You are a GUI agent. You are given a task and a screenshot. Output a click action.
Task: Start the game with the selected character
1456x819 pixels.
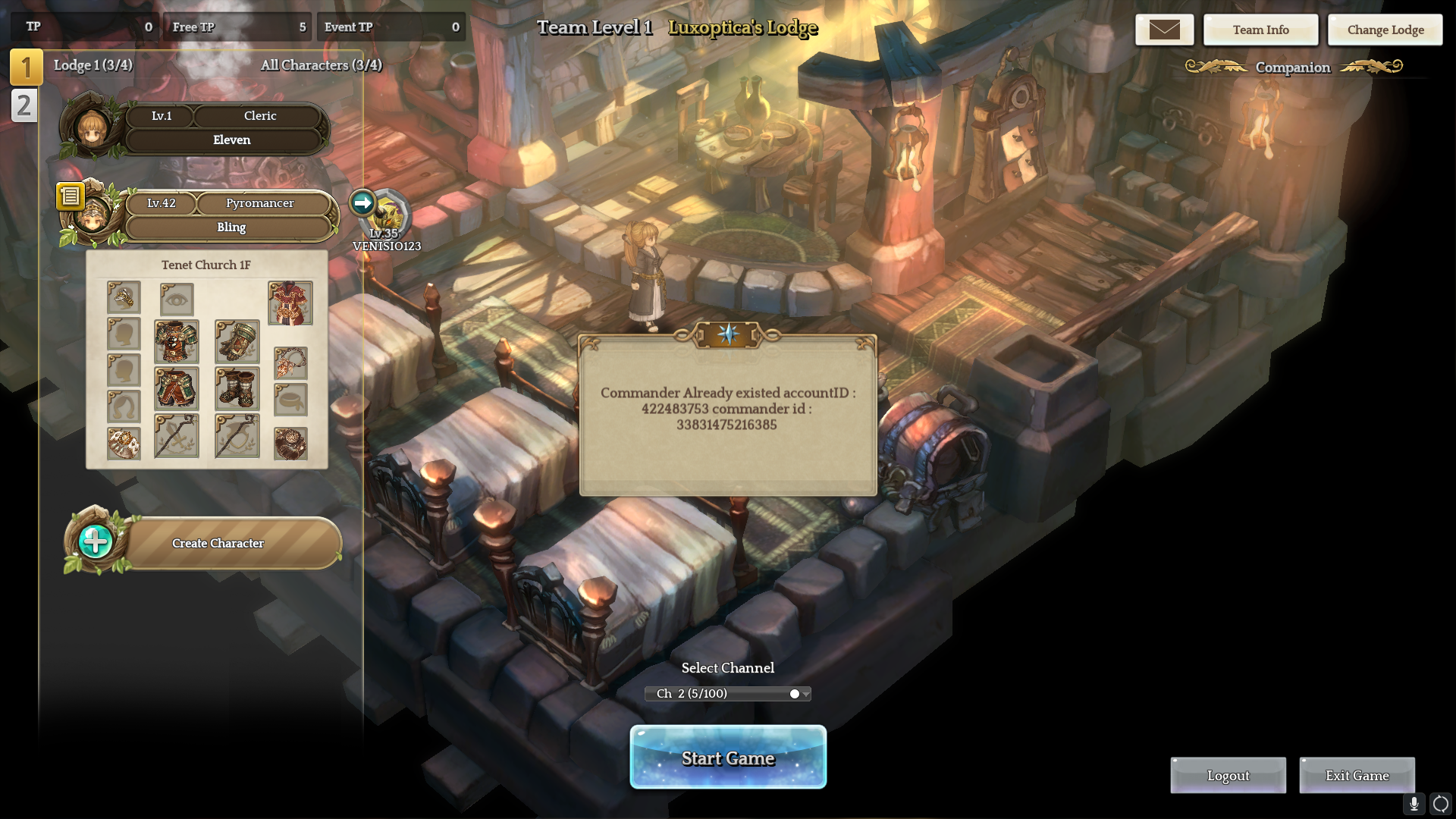click(728, 758)
